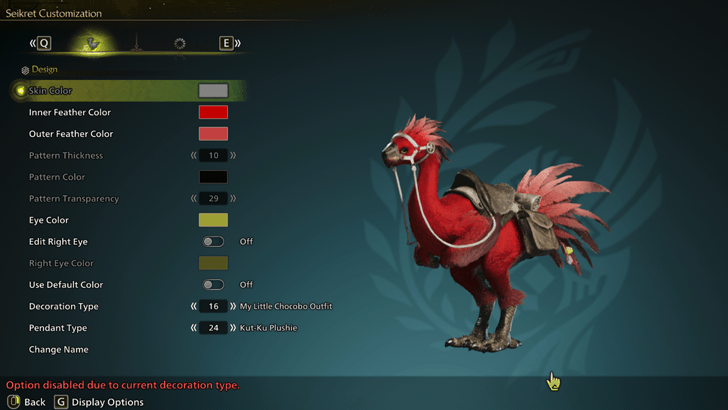Viewport: 728px width, 410px height.
Task: Go to the previous Pendant Type
Action: click(x=194, y=328)
